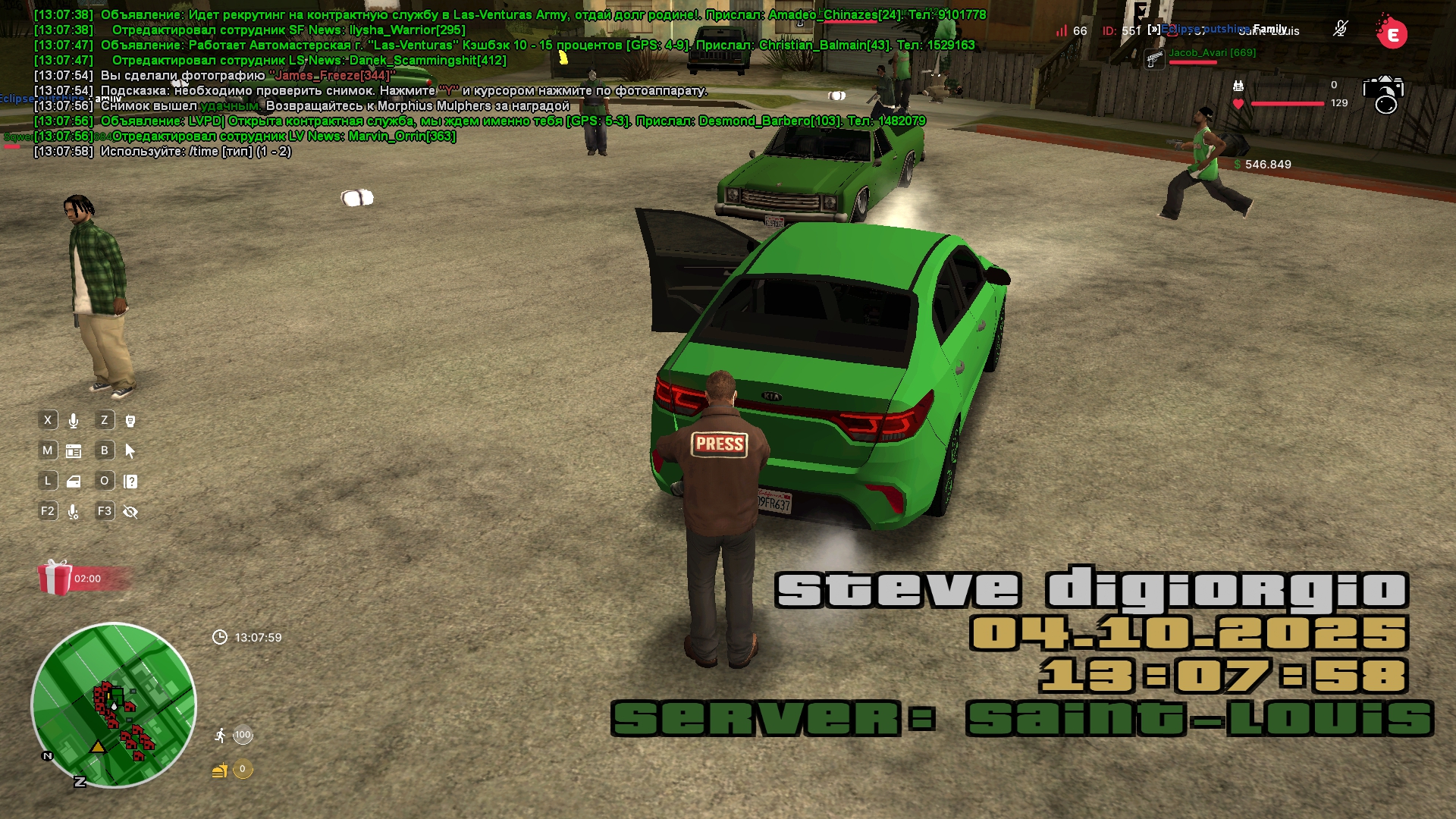Open the walkie-talkie radio icon
Screen dimensions: 1456x819
click(130, 421)
